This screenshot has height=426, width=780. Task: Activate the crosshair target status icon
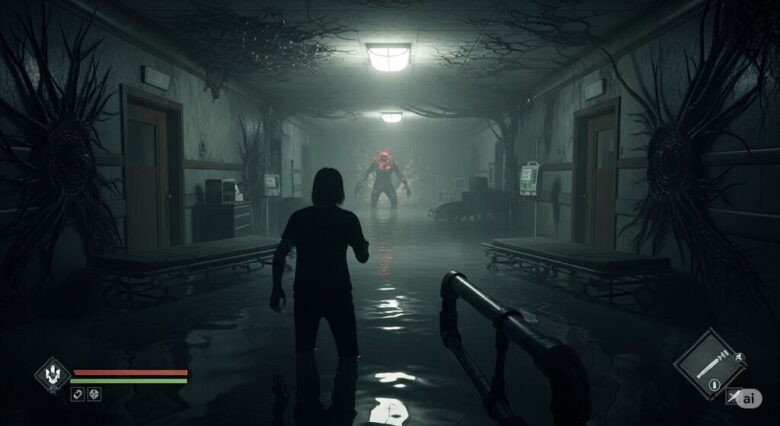94,394
